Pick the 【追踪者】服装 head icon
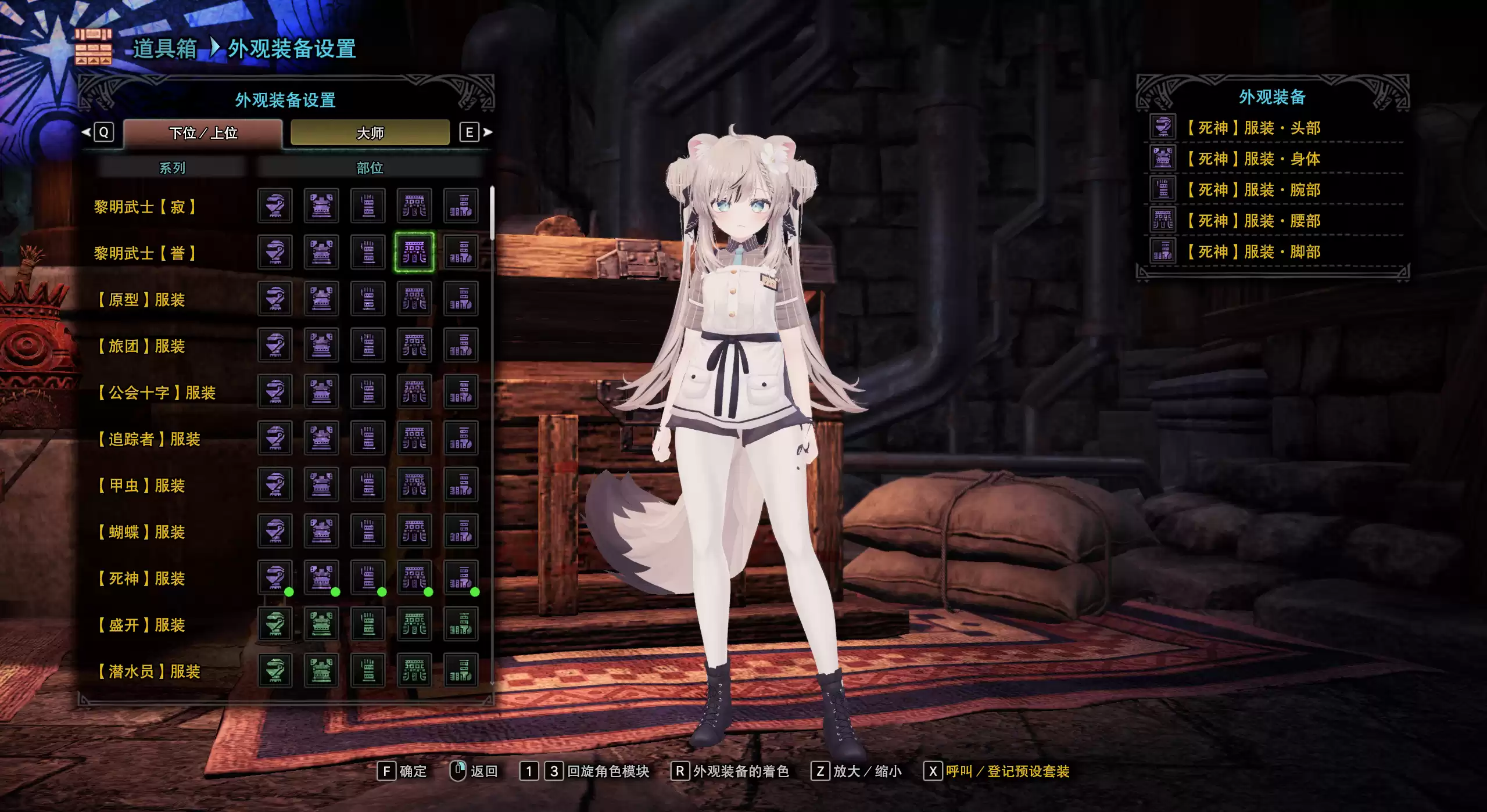Viewport: 1487px width, 812px height. 275,438
